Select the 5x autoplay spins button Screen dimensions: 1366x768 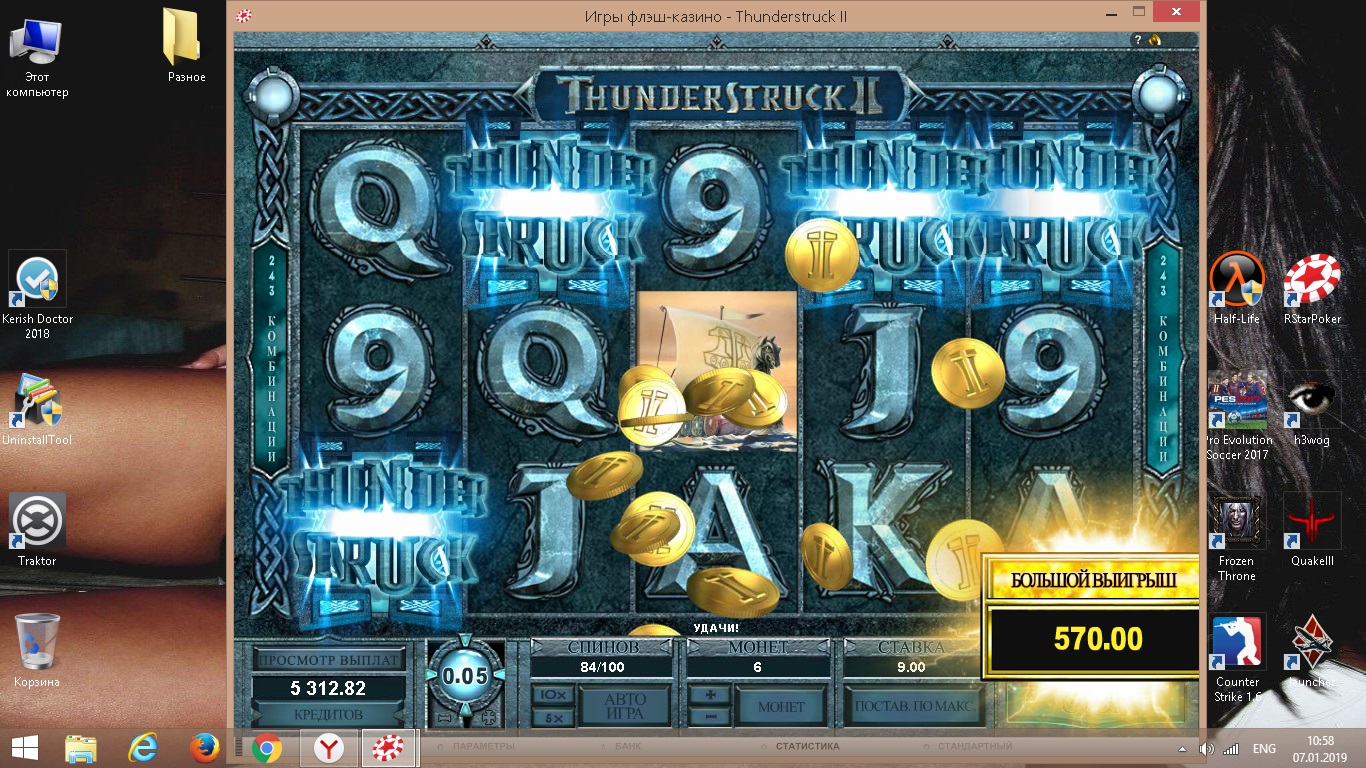552,717
